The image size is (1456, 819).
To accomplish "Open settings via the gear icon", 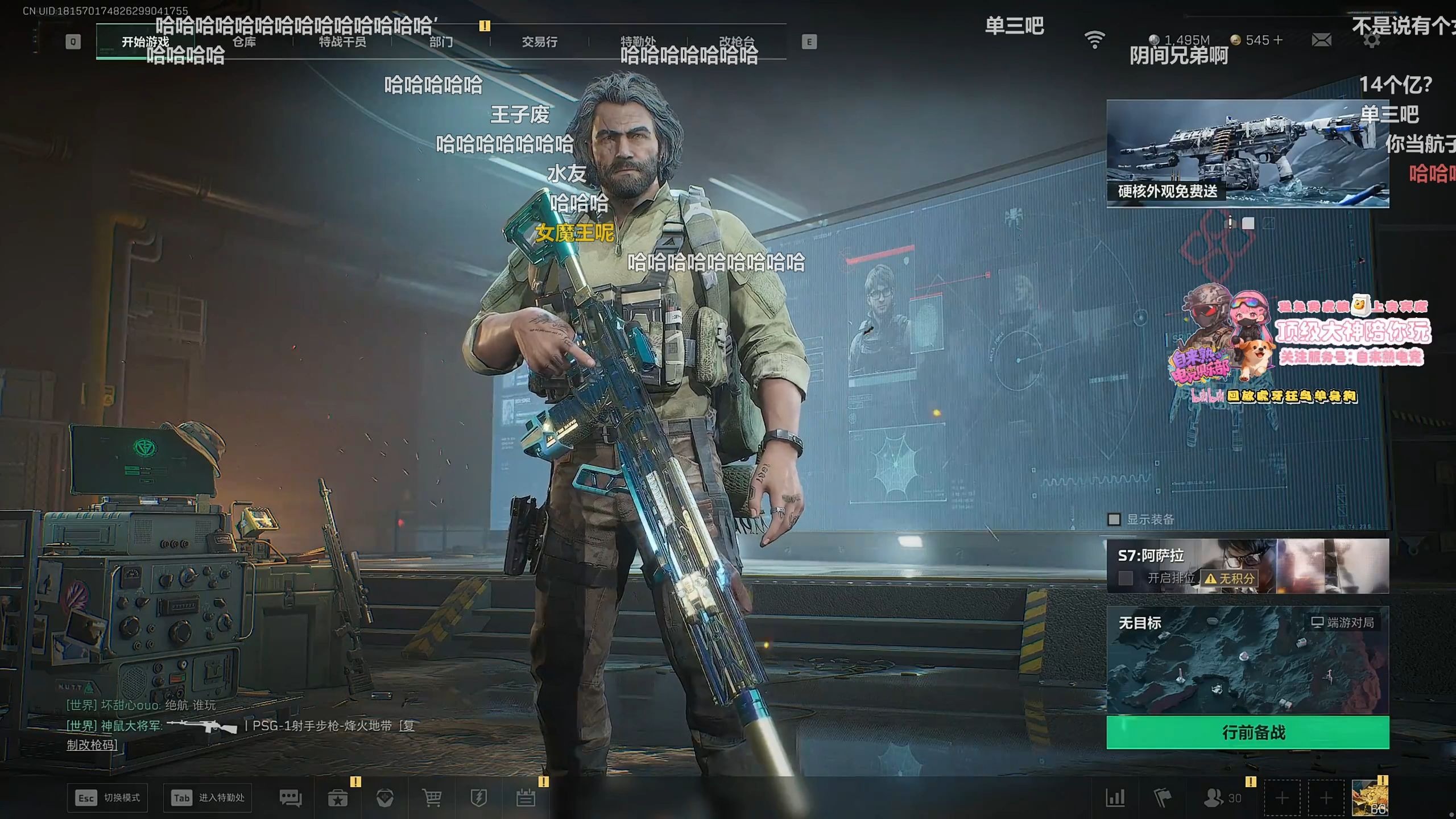I will (1371, 40).
